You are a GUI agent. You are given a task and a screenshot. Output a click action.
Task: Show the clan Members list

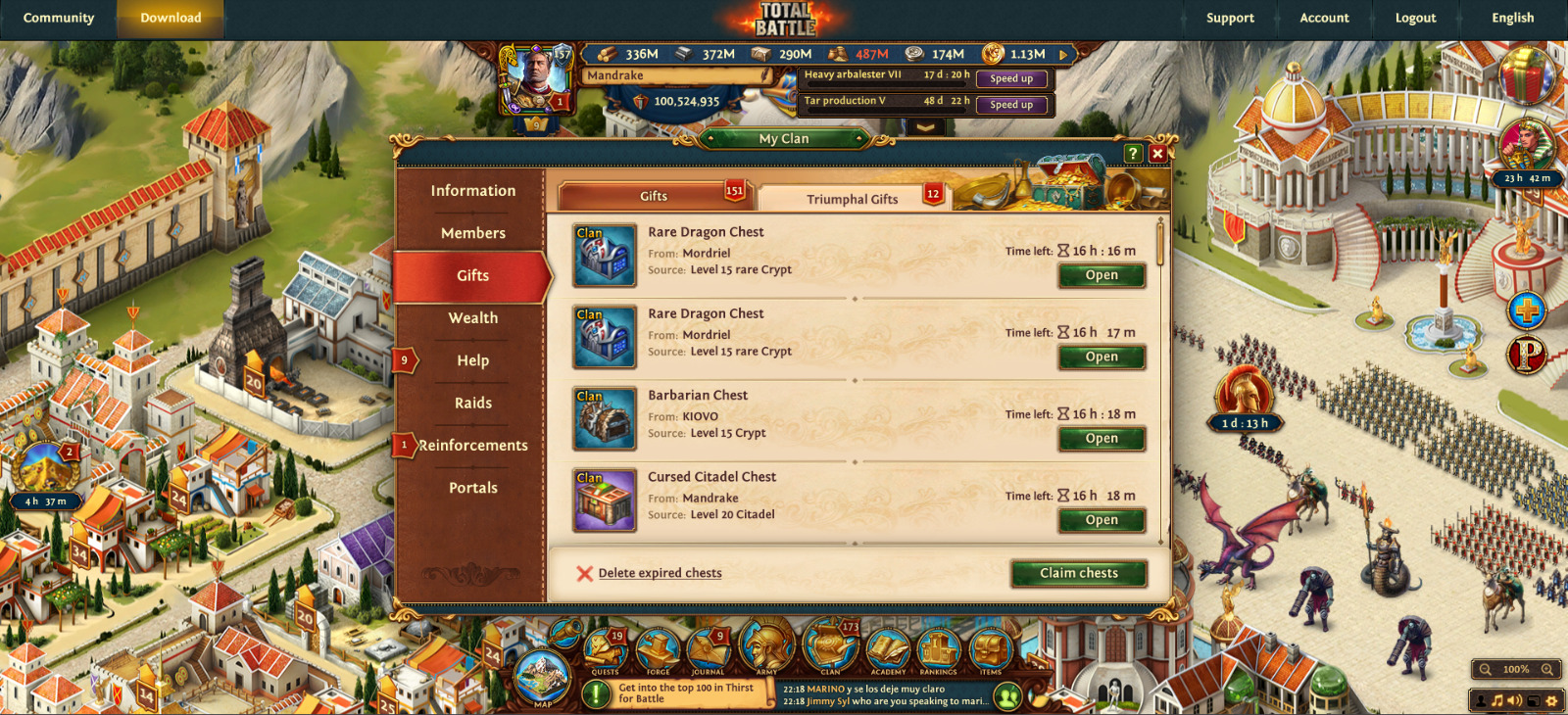[472, 233]
